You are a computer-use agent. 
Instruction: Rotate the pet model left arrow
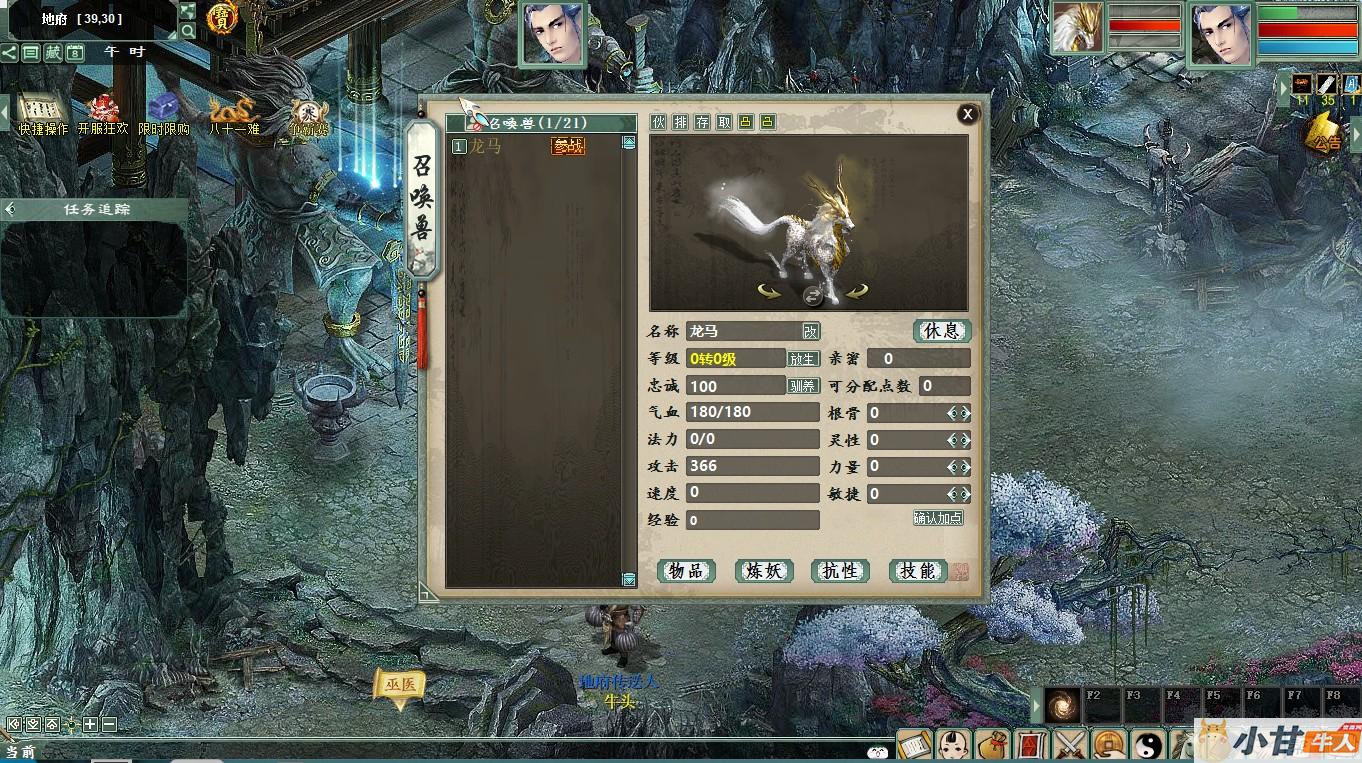(769, 292)
